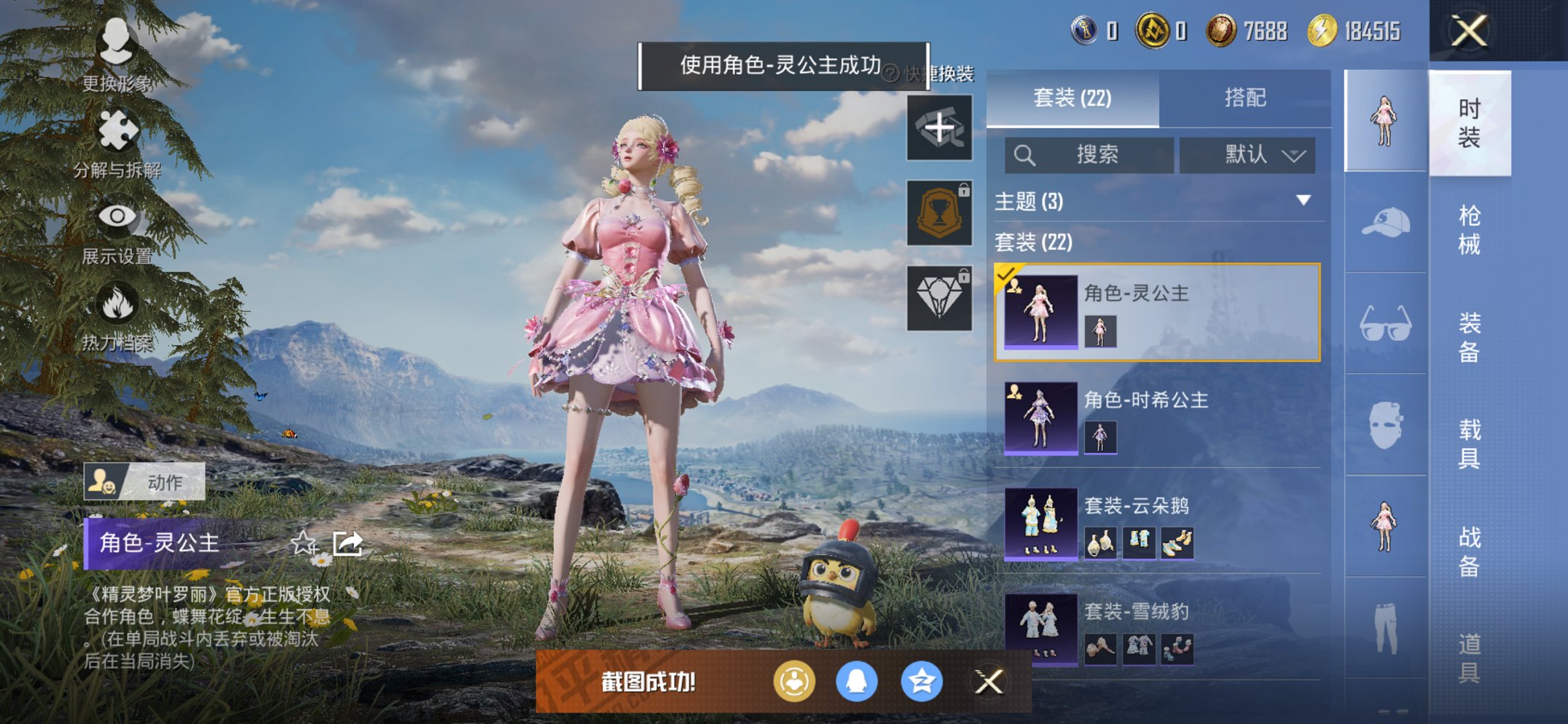Open the 默认 sorting dropdown
1568x724 pixels.
[1247, 154]
